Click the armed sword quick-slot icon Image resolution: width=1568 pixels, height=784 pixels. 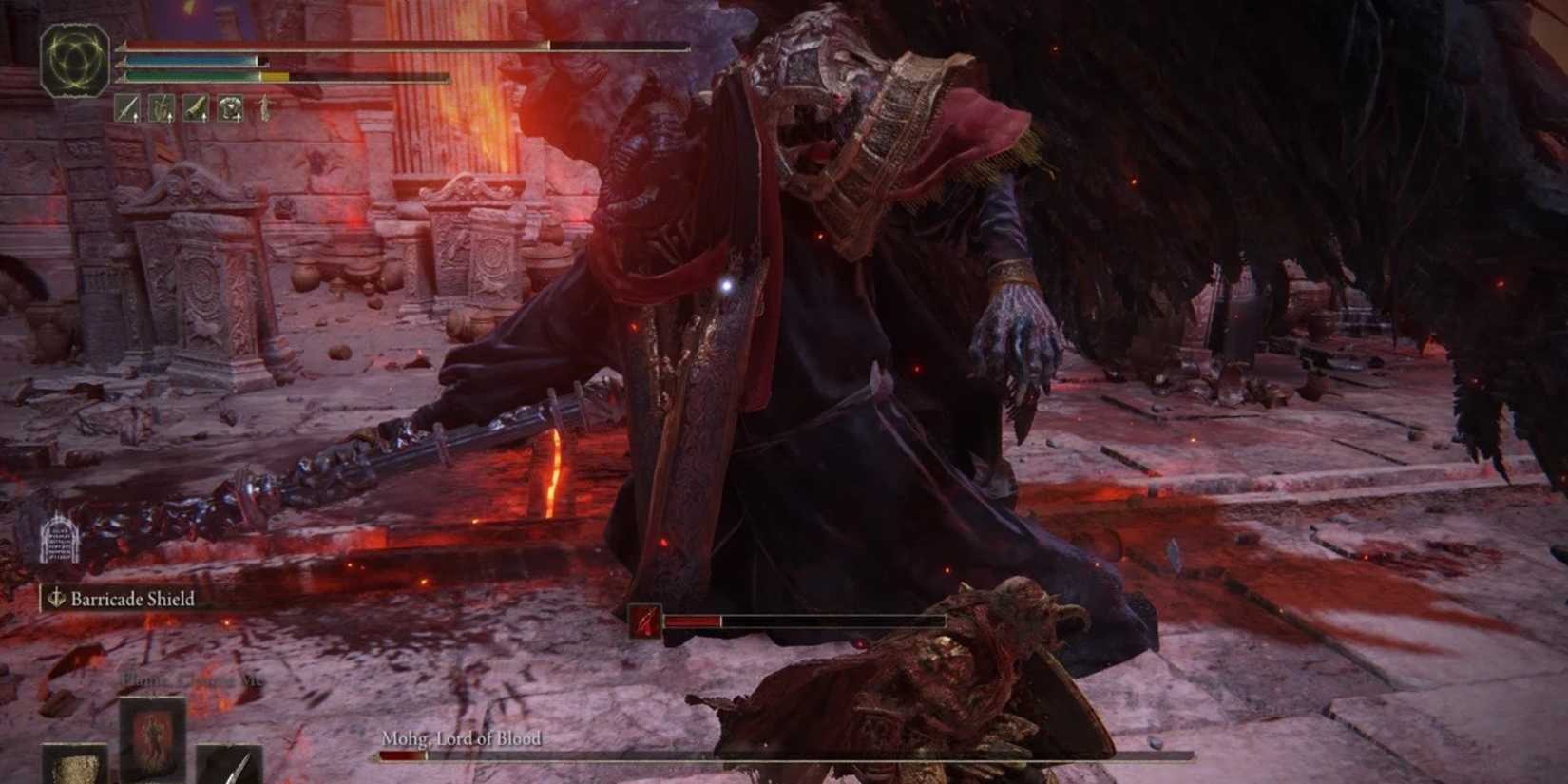(127, 107)
